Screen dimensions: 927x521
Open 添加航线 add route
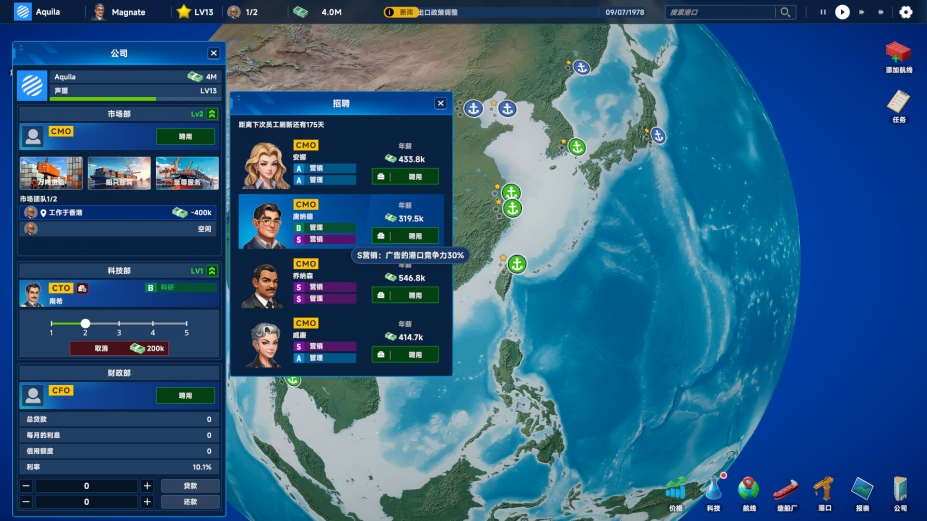click(x=898, y=56)
